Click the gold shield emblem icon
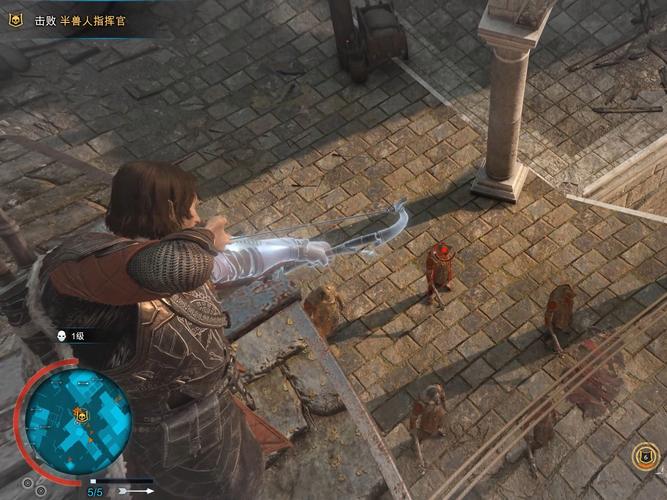This screenshot has height=500, width=667. pos(645,457)
